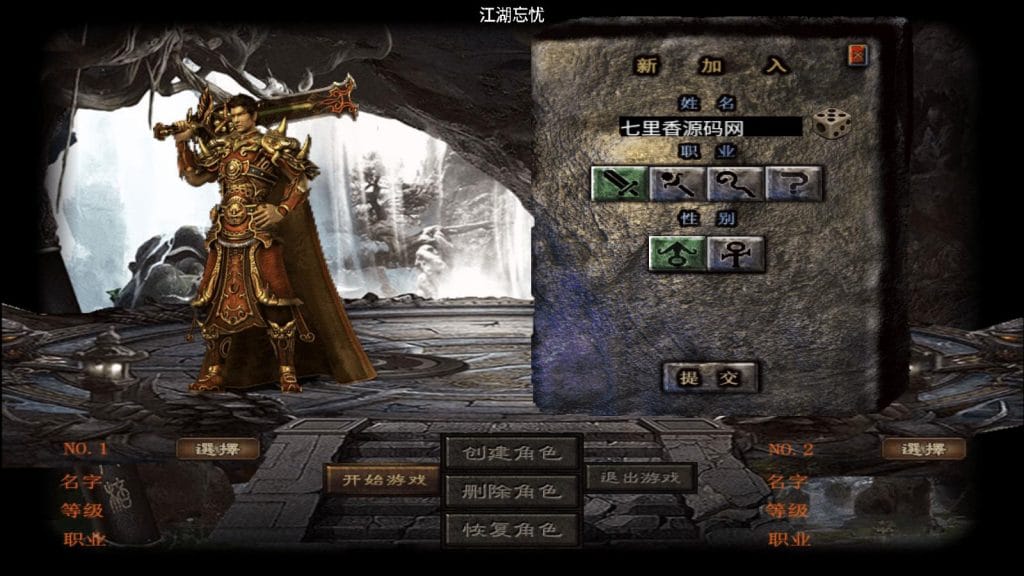Screen dimensions: 1024x576
Task: Switch to the female gender symbol
Action: (736, 253)
